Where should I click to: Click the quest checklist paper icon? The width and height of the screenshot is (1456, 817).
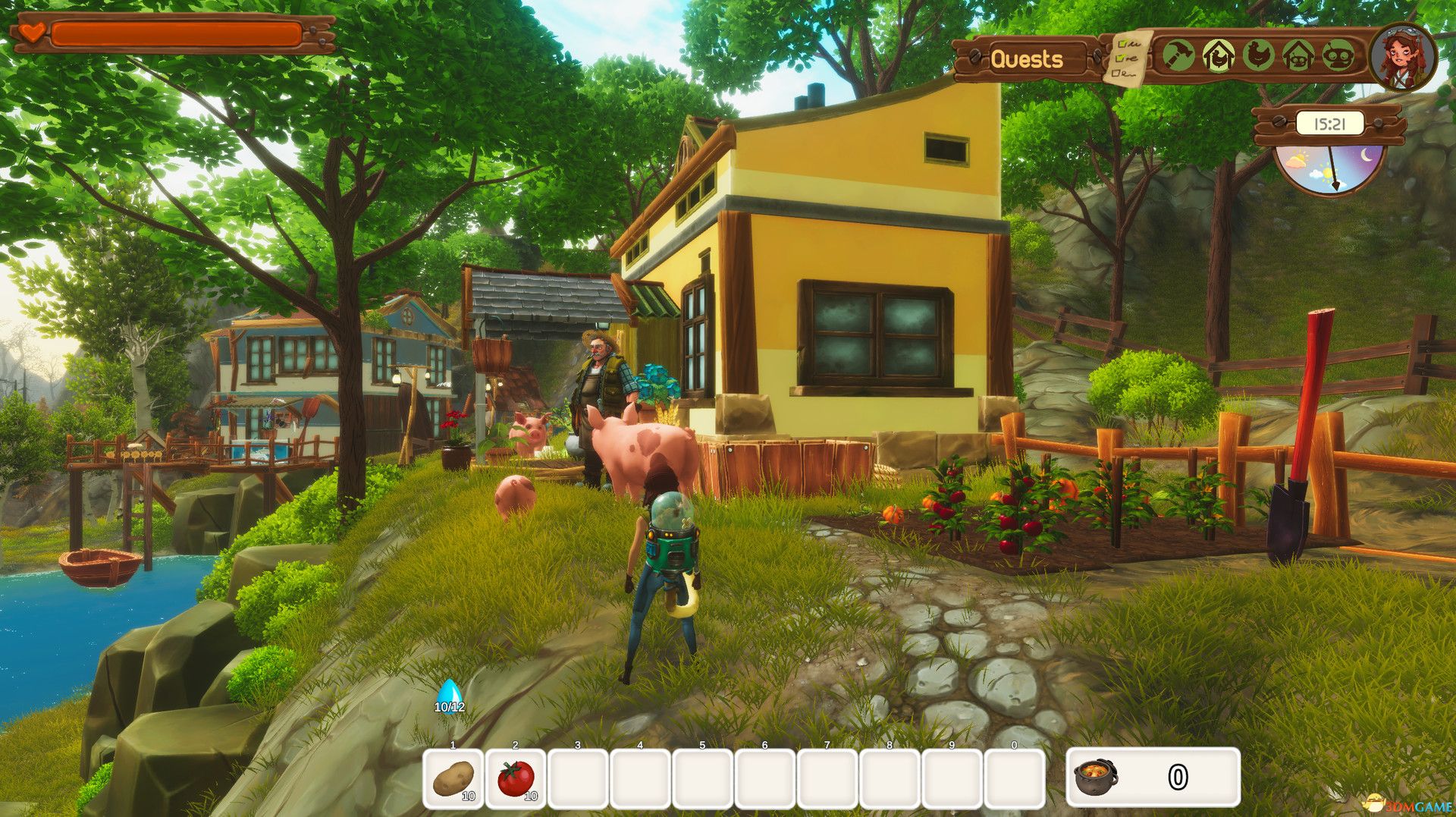pos(1129,57)
